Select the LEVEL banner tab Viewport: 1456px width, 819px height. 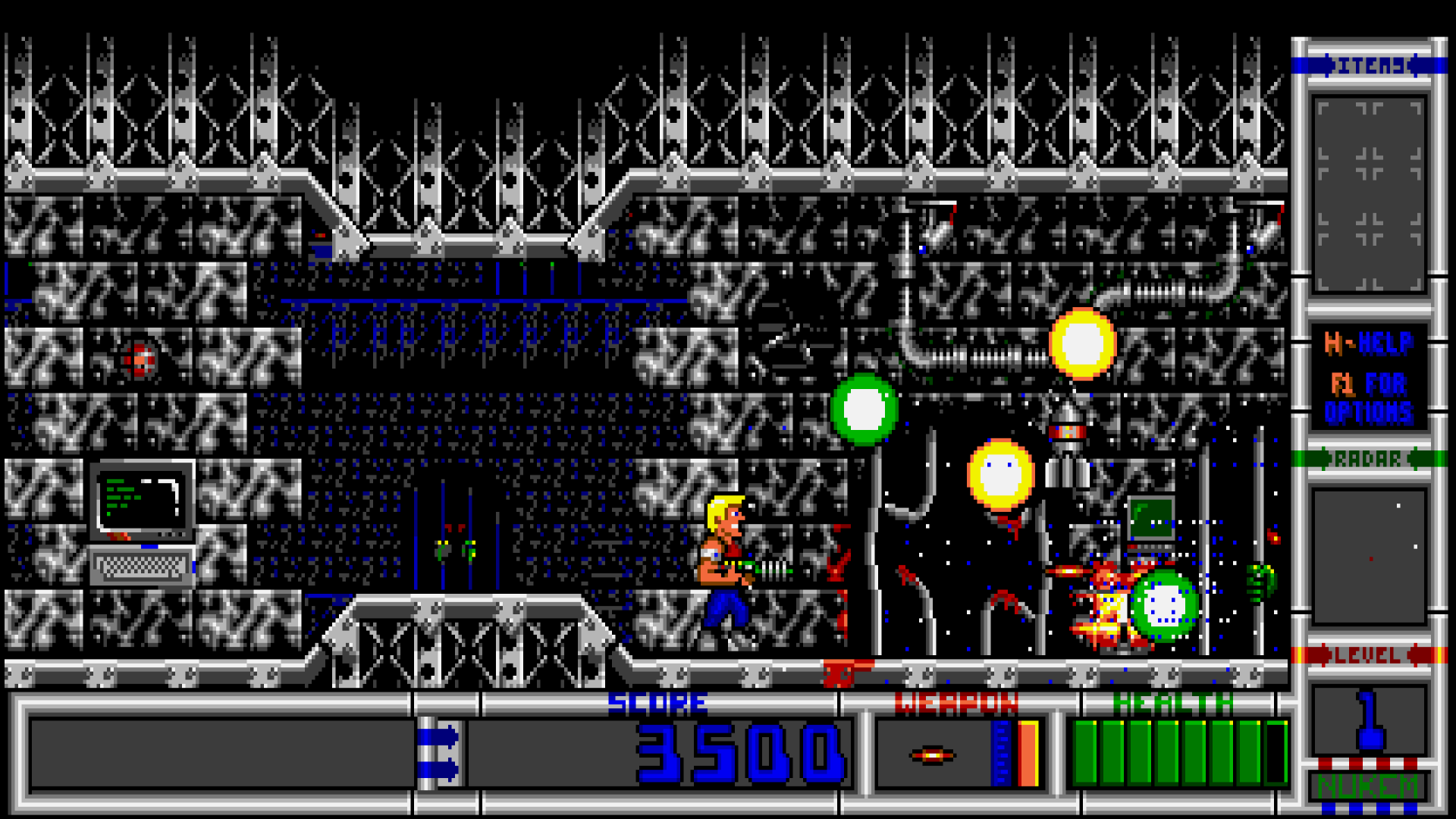click(1370, 653)
